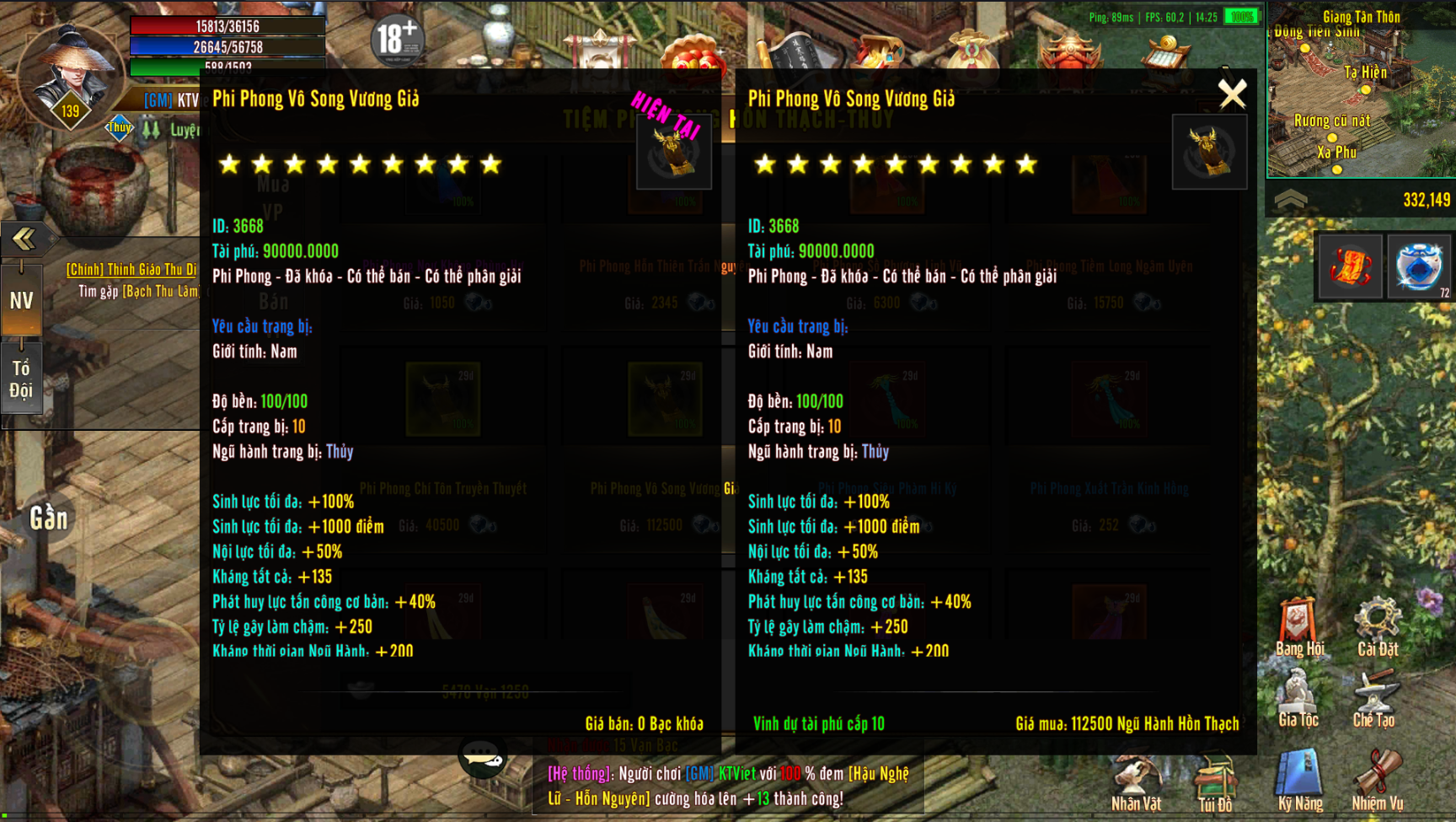Switch to the NV quest tab
The width and height of the screenshot is (1456, 822).
[x=22, y=301]
